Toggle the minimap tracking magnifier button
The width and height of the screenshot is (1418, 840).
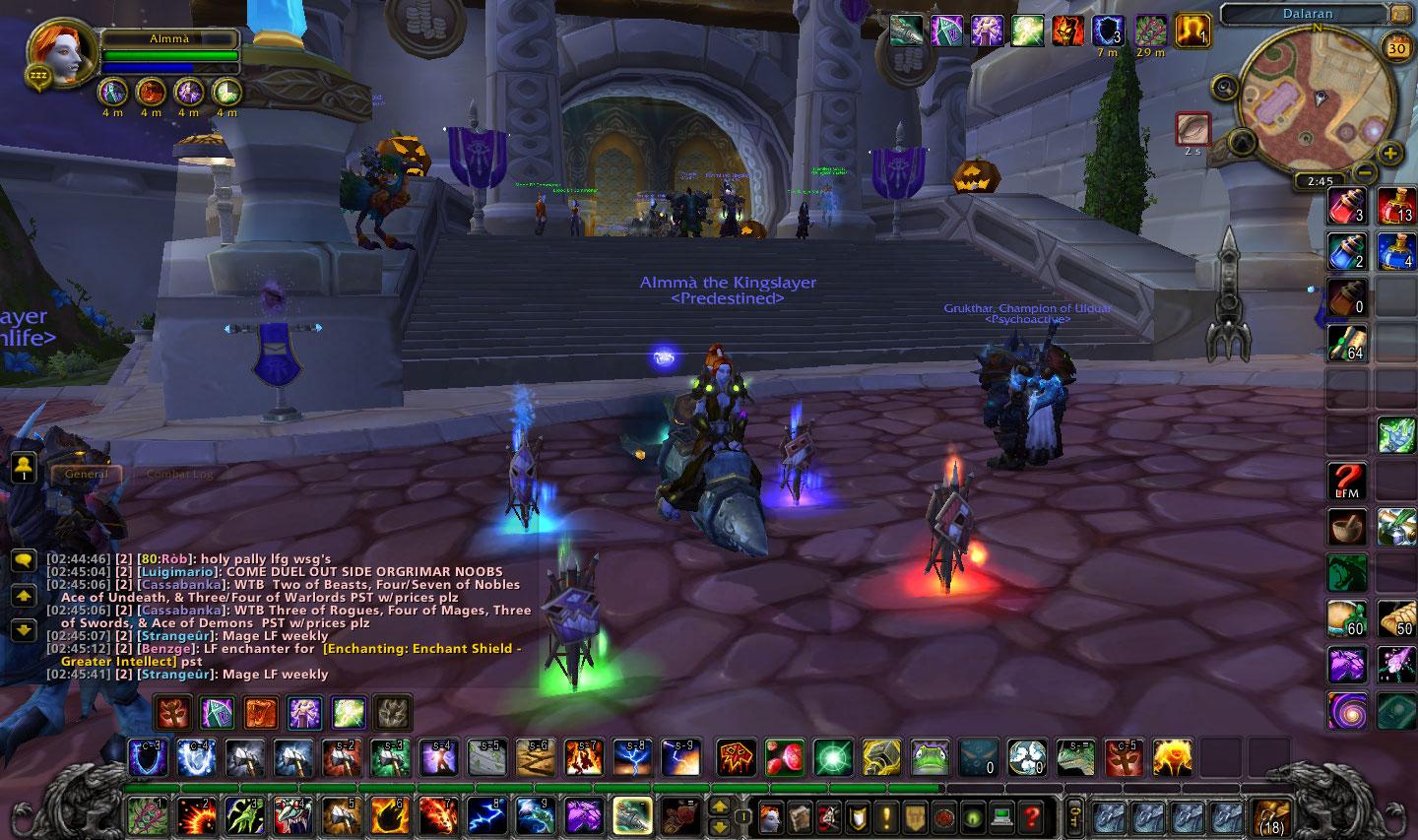1226,88
